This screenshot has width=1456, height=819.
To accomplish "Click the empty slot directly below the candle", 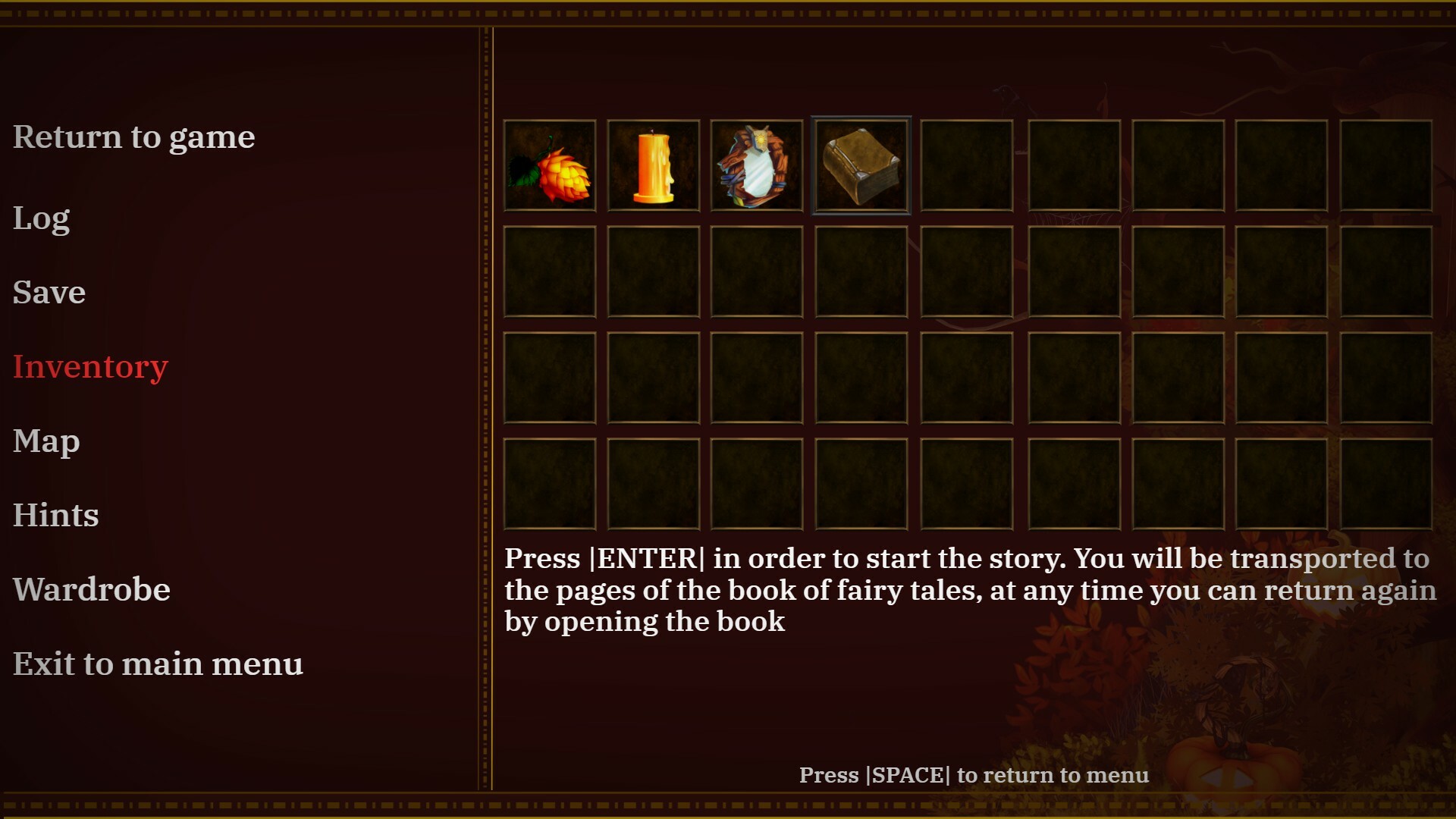I will pyautogui.click(x=654, y=273).
